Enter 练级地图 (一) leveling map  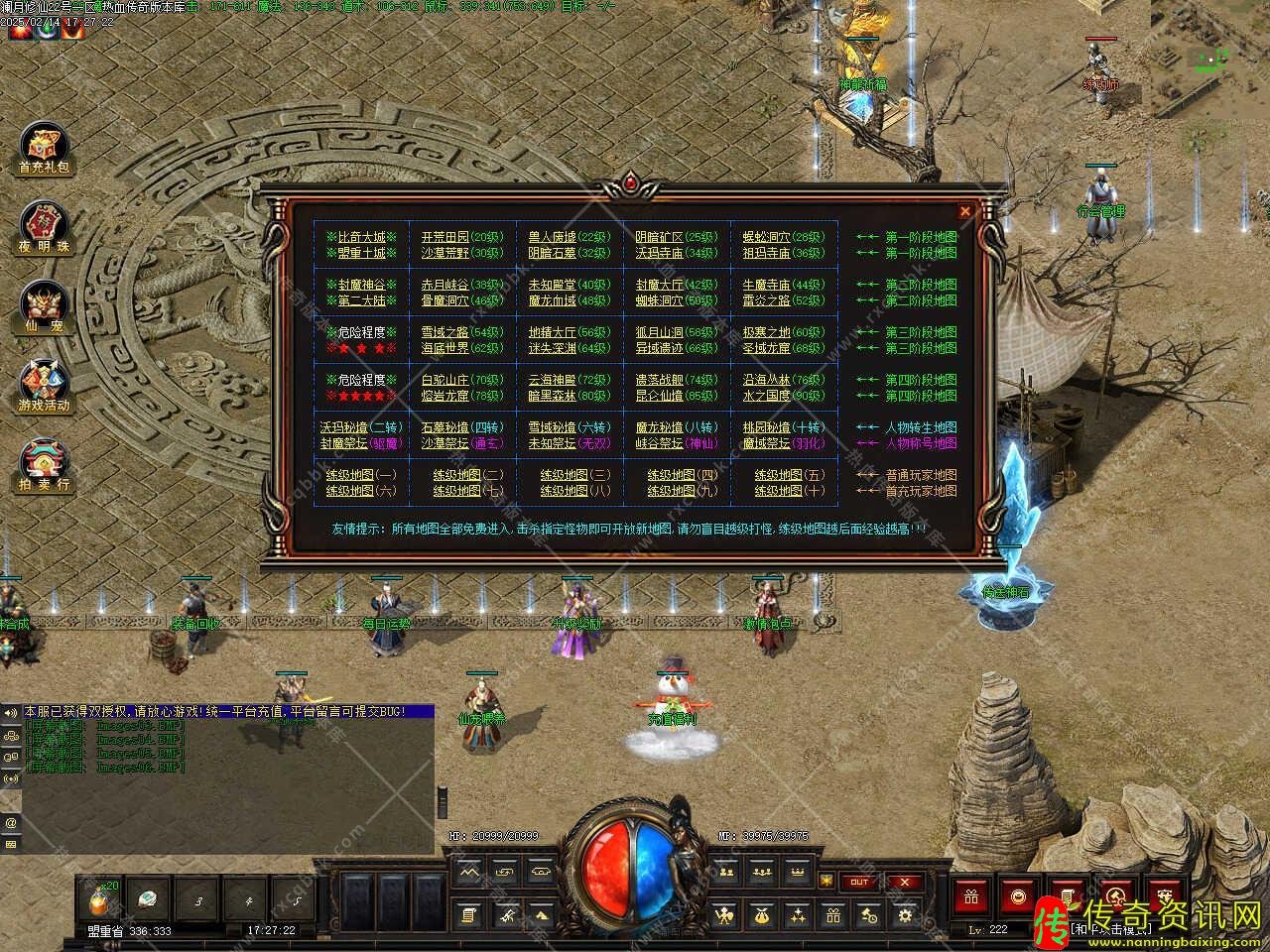[x=360, y=475]
